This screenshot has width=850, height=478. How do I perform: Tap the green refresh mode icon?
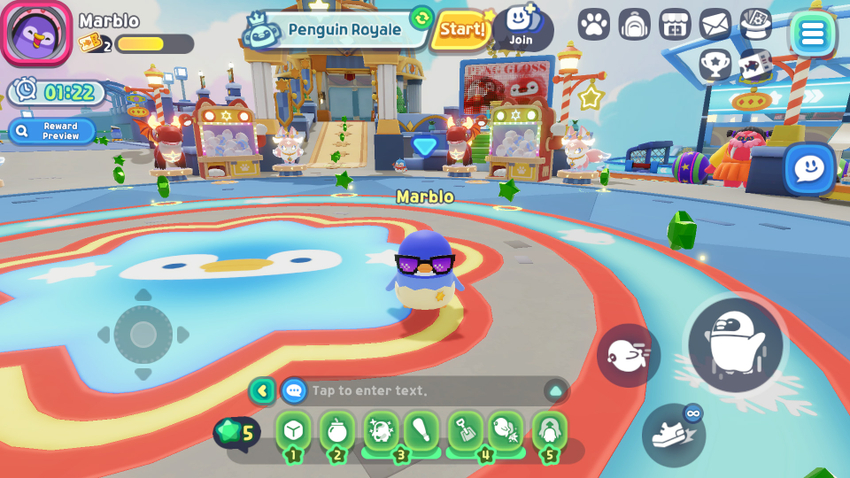click(422, 18)
